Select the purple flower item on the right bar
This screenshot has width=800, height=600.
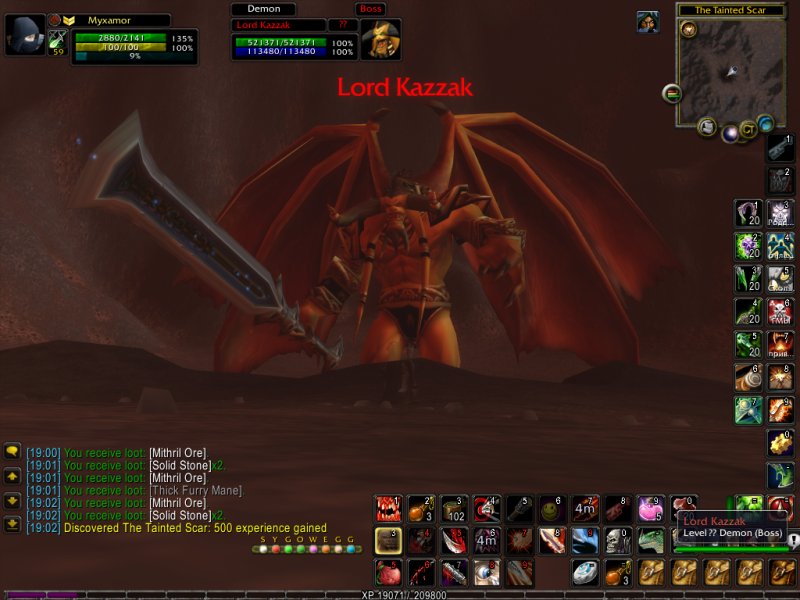click(748, 245)
